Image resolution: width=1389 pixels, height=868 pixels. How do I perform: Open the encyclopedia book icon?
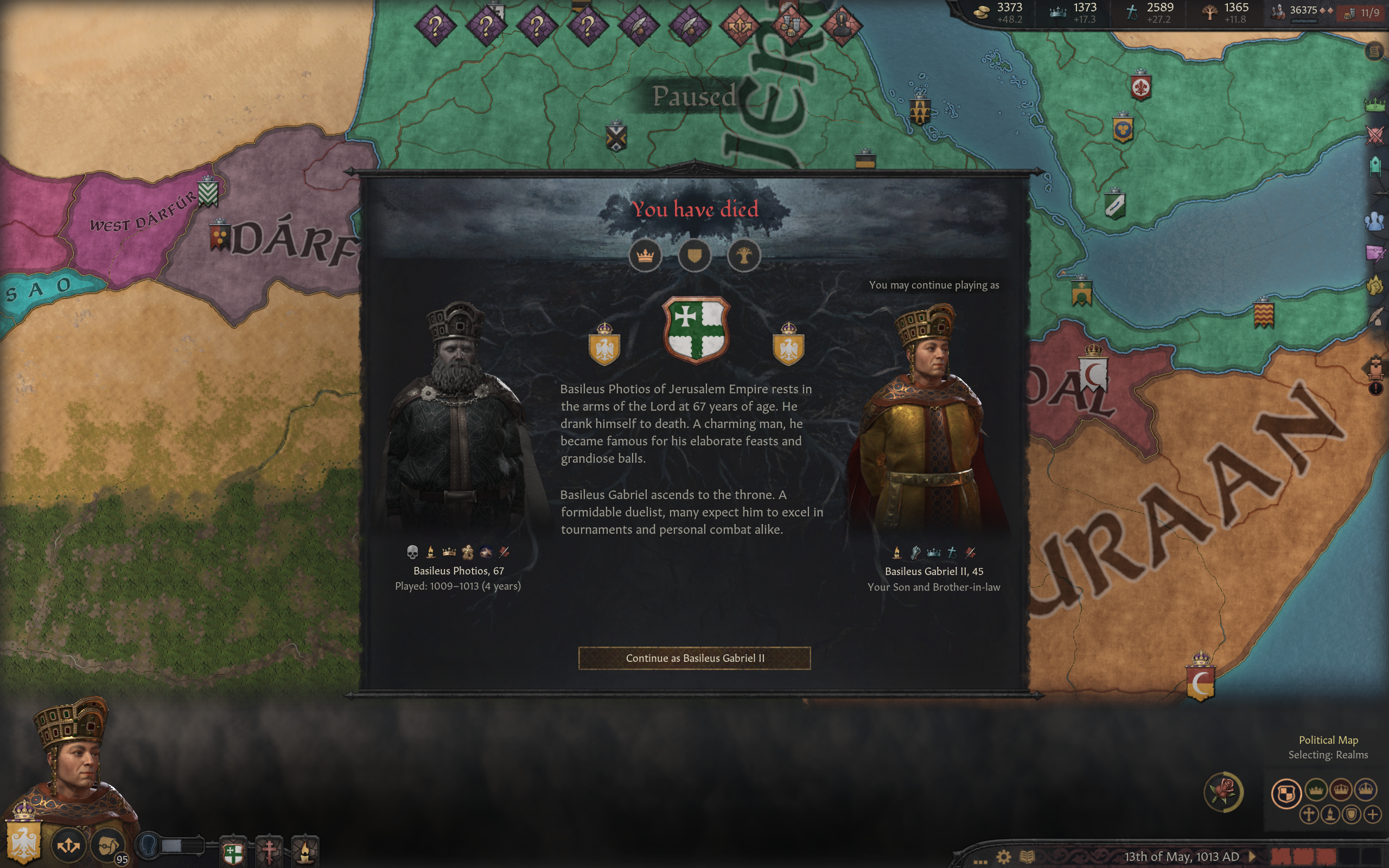pyautogui.click(x=1027, y=857)
